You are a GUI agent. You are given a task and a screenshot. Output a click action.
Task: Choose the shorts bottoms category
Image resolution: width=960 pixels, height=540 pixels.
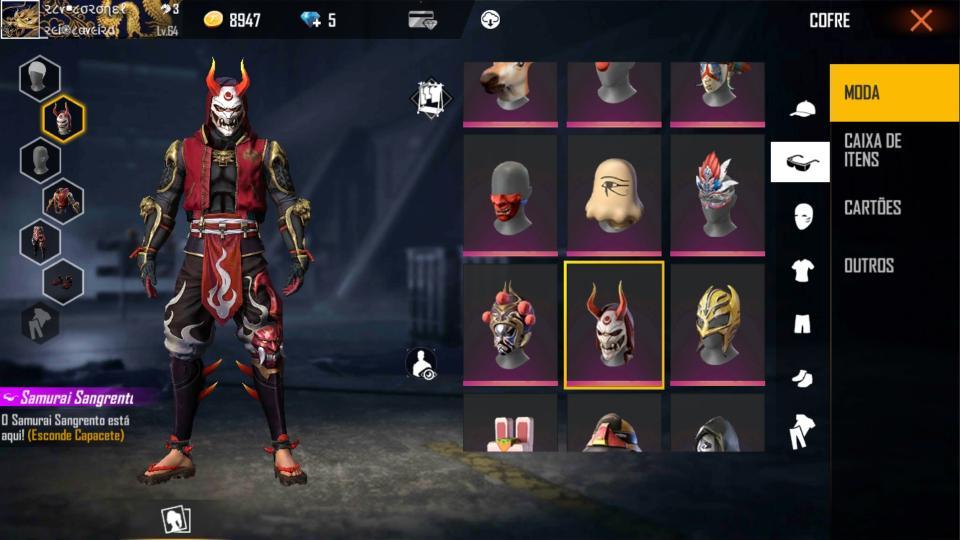coord(801,323)
